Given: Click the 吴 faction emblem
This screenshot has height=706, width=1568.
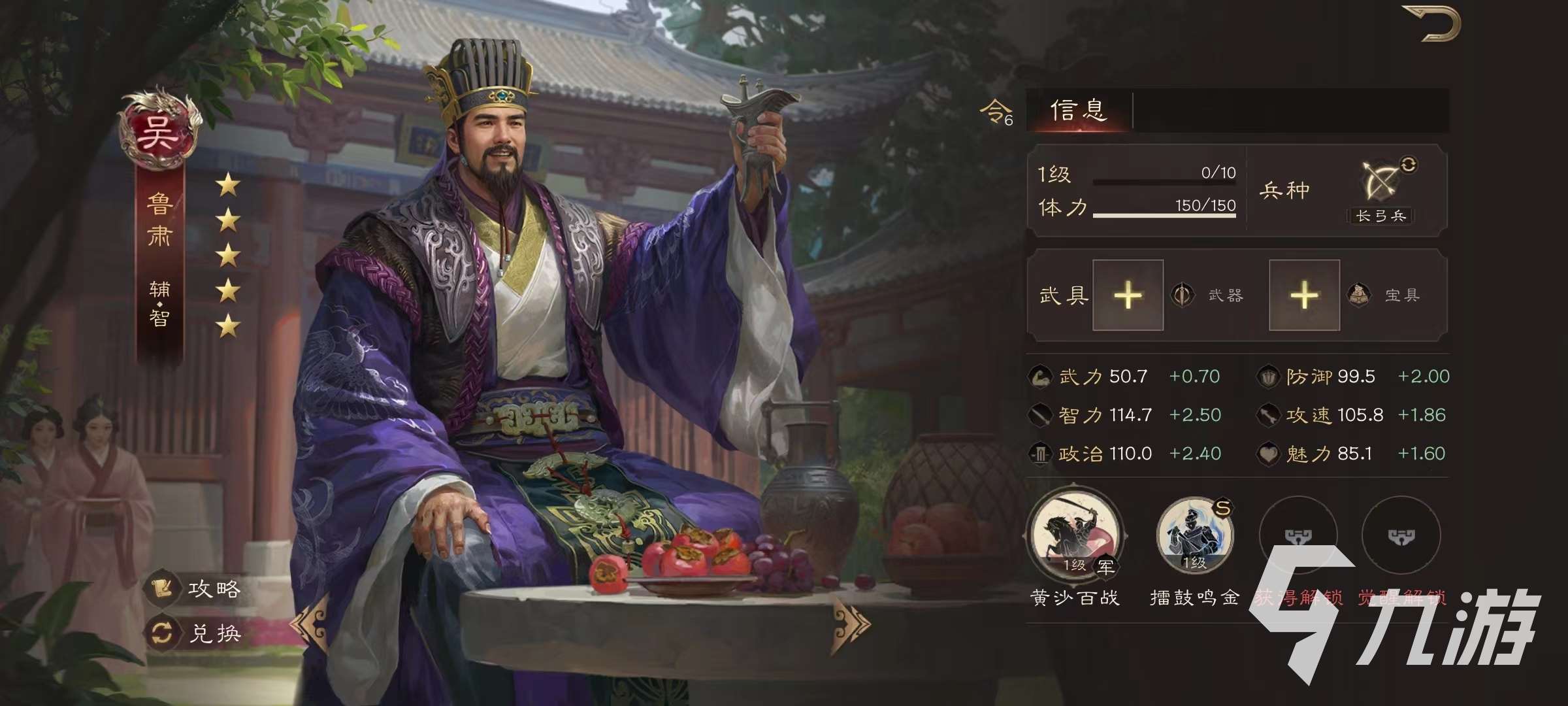Looking at the screenshot, I should click(x=159, y=129).
